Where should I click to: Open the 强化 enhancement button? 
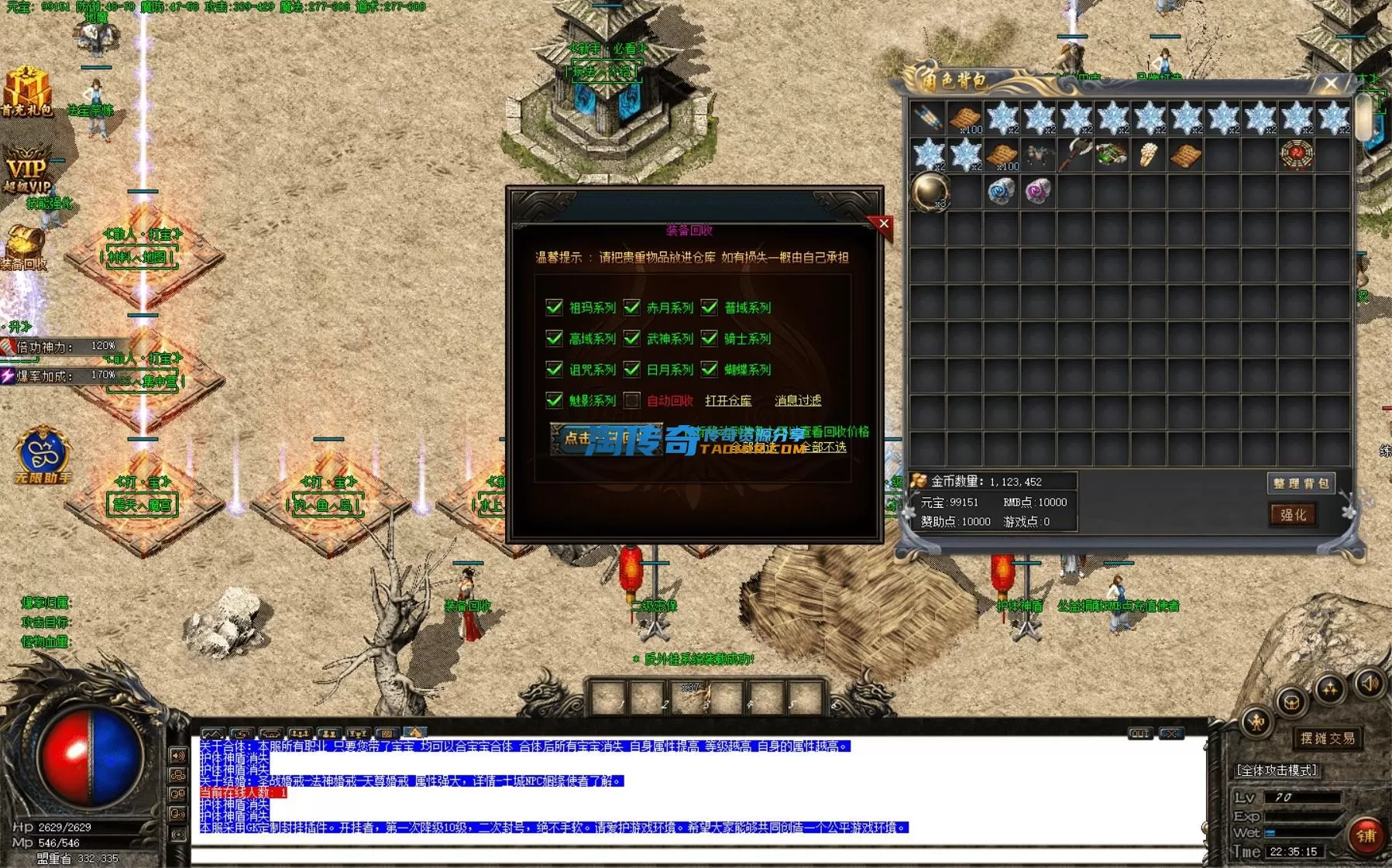click(1293, 515)
